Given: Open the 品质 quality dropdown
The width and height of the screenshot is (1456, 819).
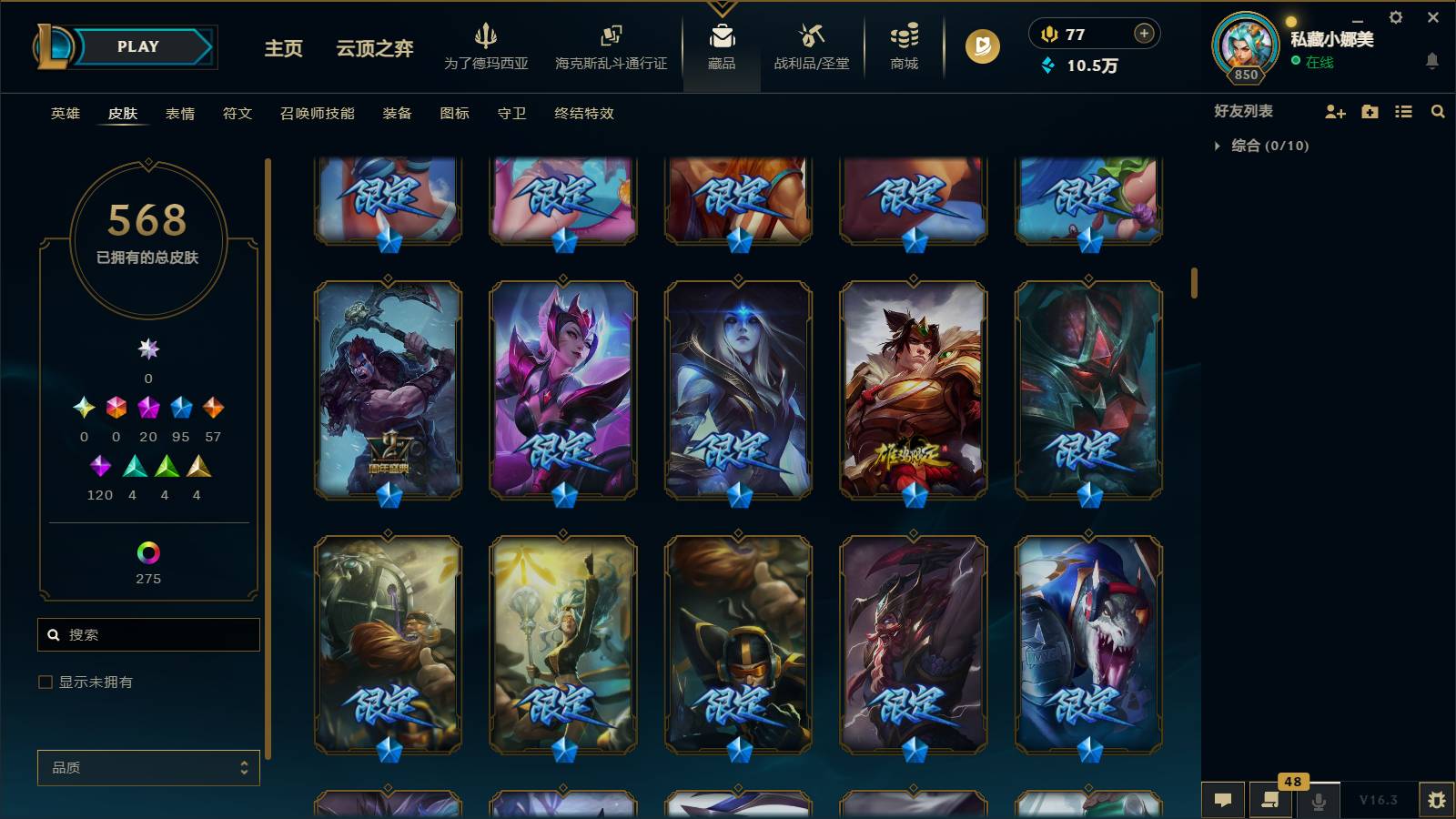Looking at the screenshot, I should click(x=148, y=767).
